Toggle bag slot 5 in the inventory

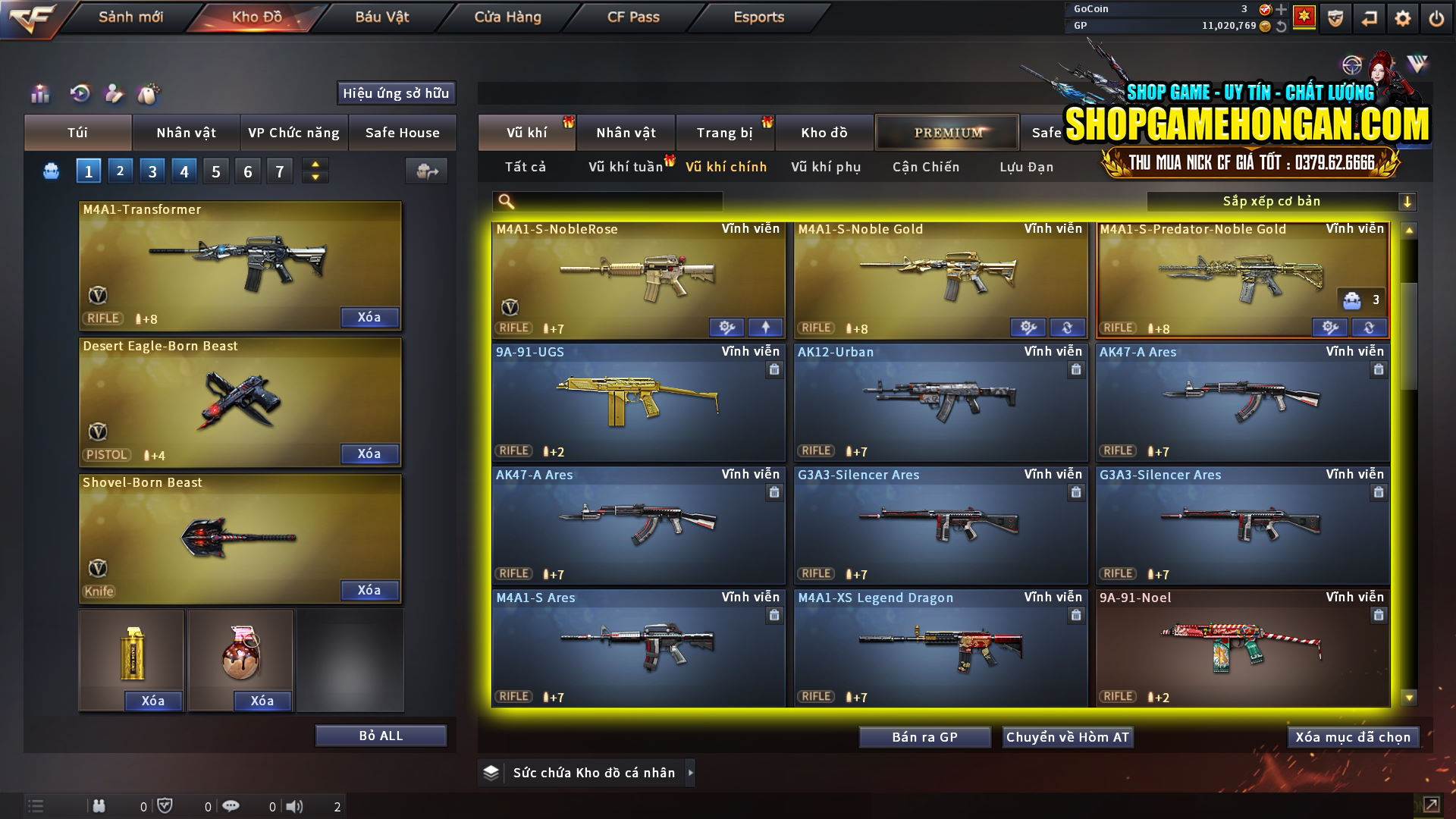[215, 171]
